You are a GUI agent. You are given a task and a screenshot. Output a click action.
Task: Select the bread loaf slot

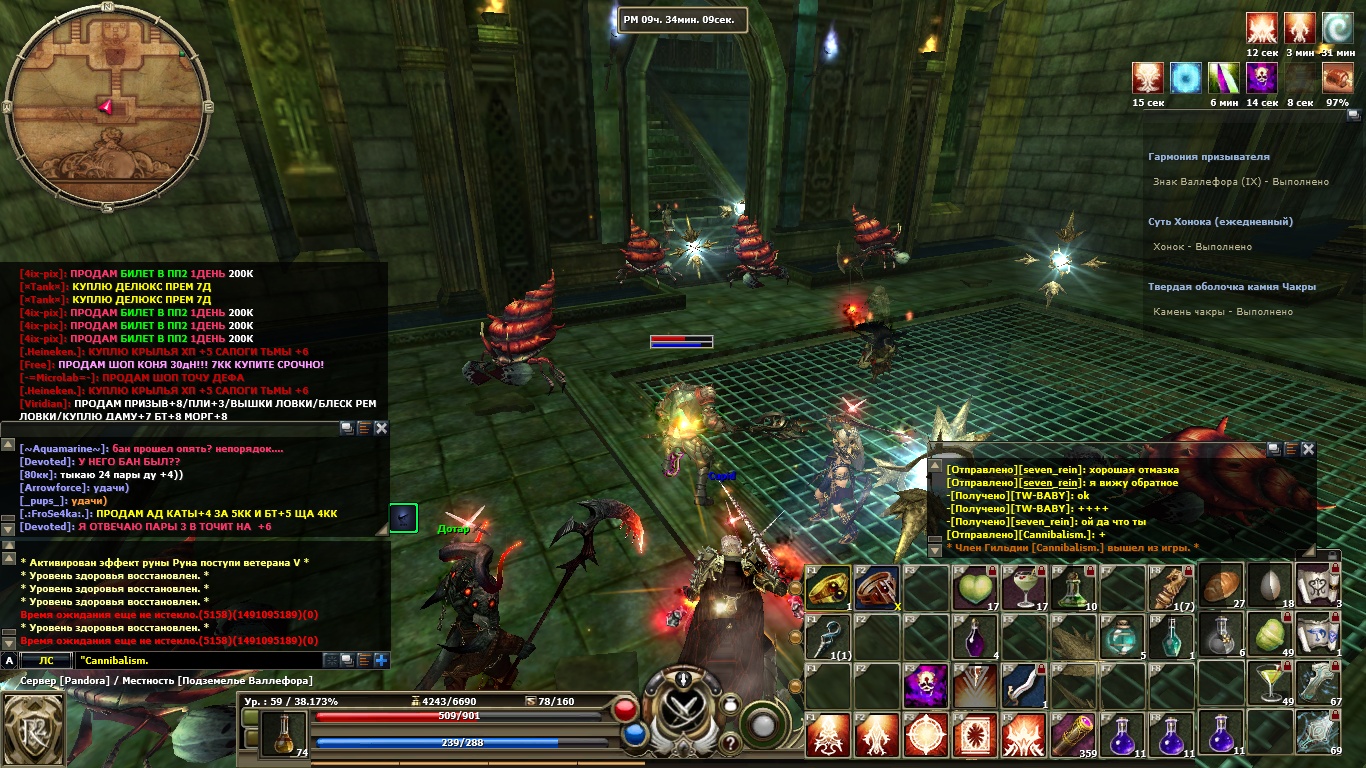coord(1220,587)
